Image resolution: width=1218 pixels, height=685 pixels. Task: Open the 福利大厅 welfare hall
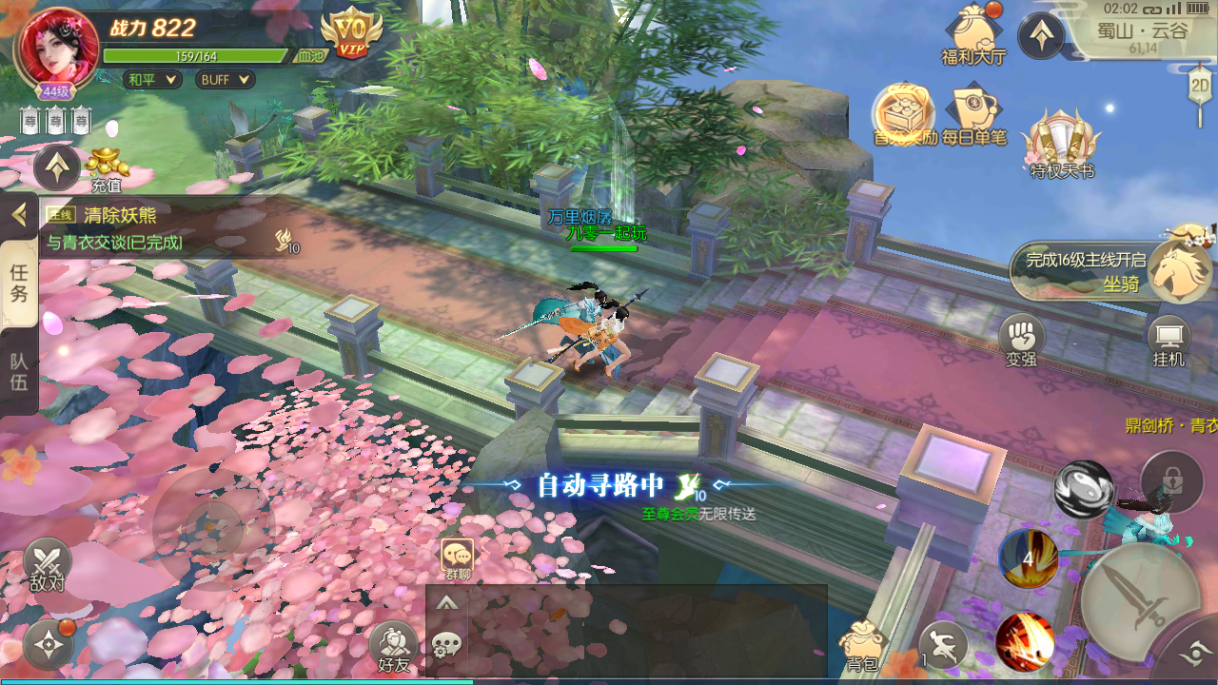click(x=973, y=34)
